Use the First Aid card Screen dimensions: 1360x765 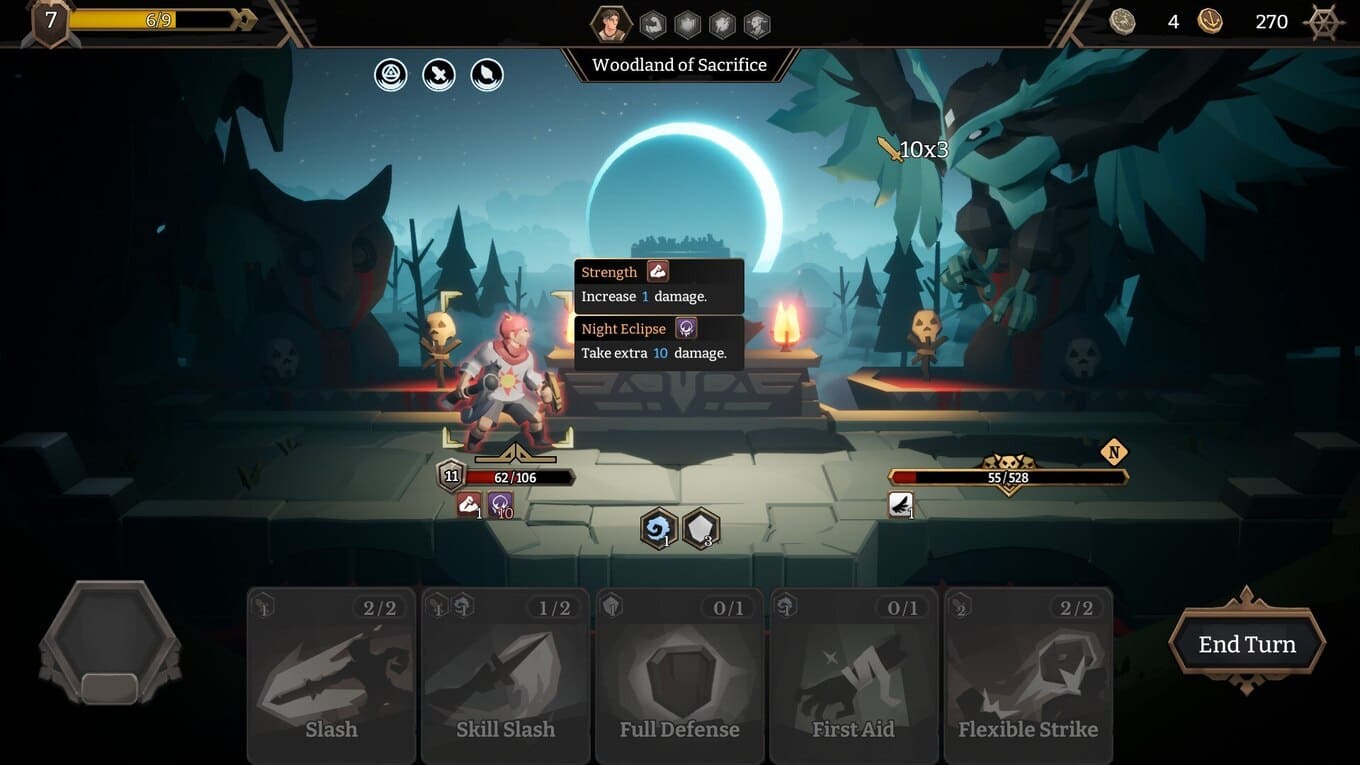853,676
